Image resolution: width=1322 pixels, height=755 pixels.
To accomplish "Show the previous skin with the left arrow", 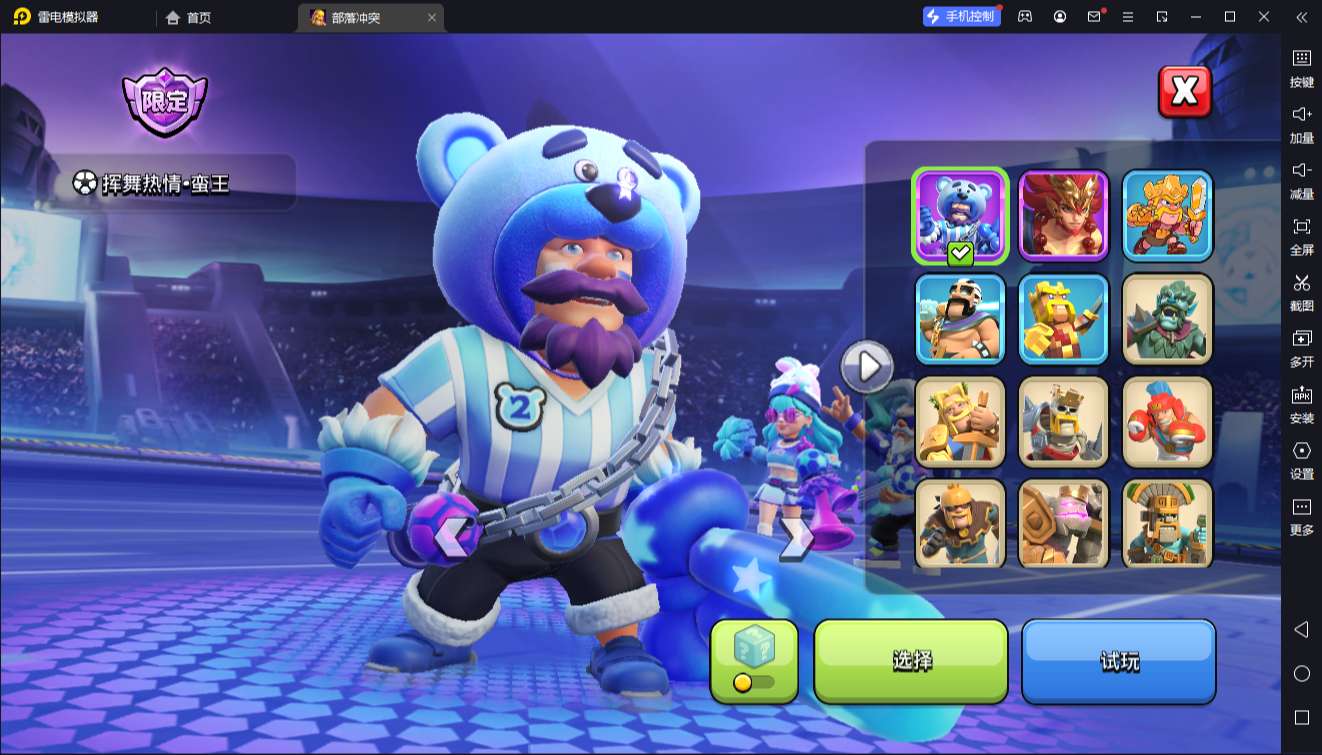I will 451,537.
